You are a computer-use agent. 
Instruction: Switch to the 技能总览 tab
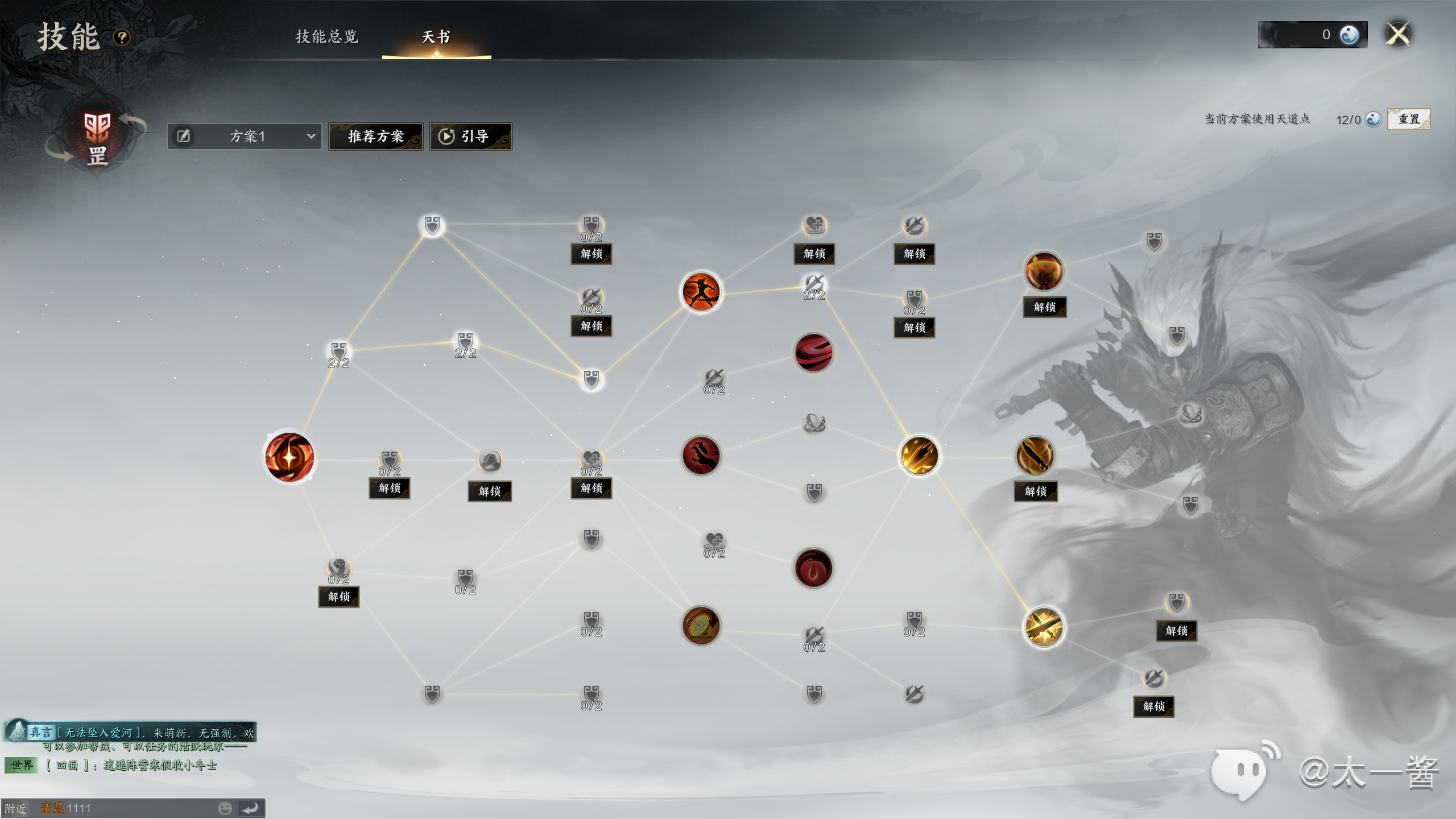coord(327,37)
